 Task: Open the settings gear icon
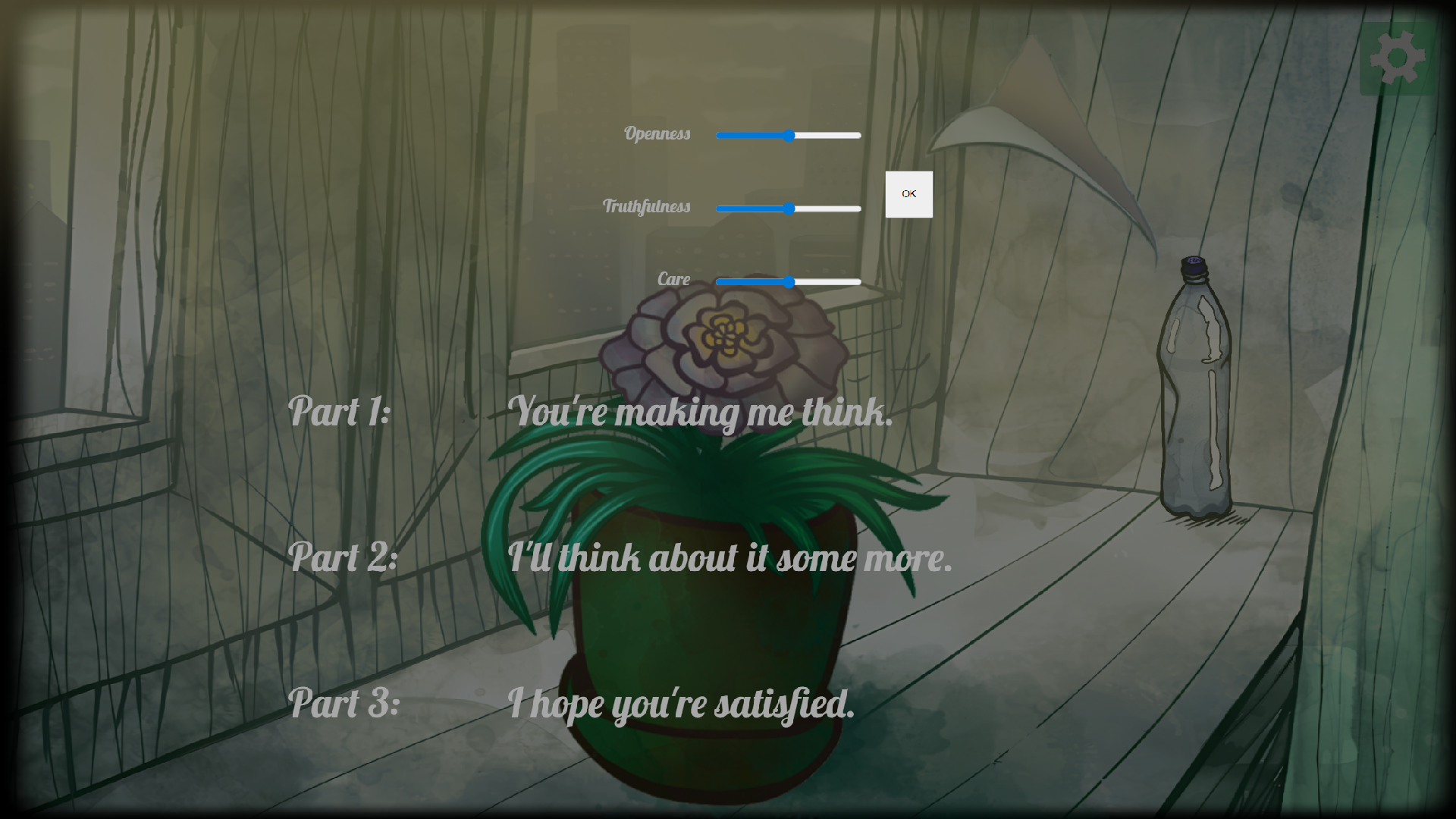[x=1399, y=57]
